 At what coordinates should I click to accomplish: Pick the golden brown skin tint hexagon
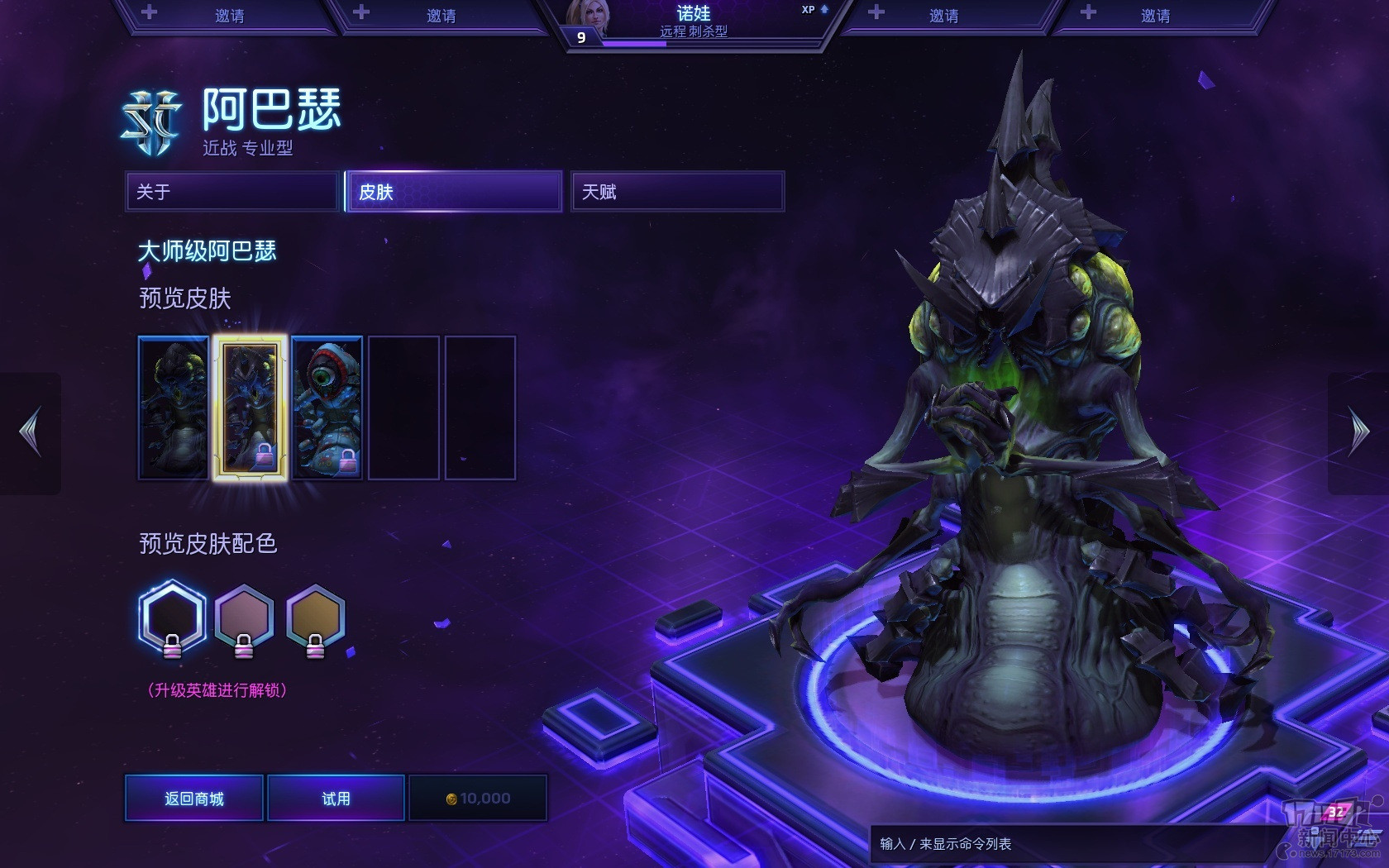click(315, 618)
